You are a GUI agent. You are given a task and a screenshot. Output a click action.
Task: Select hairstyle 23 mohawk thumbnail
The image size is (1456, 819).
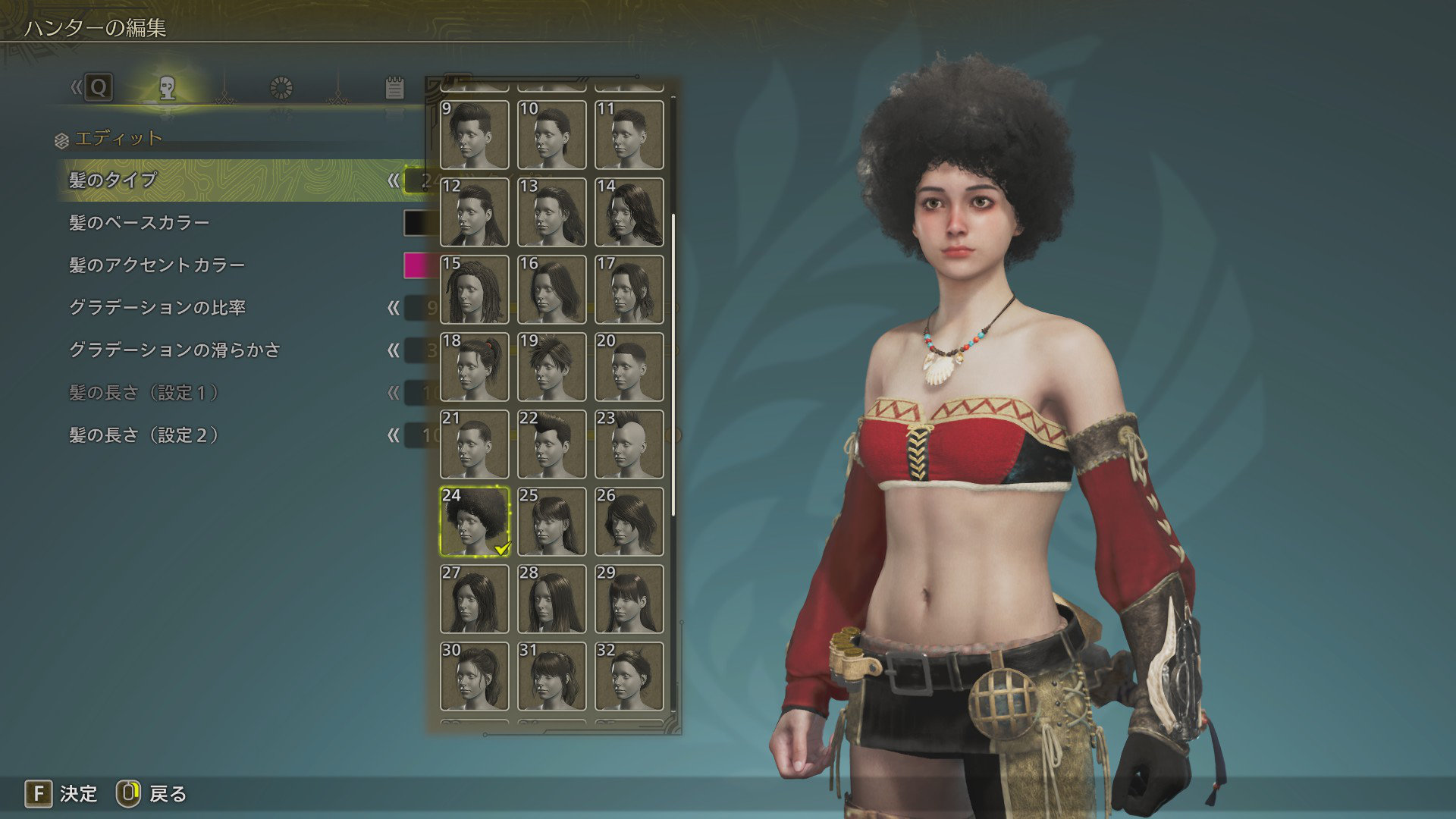[x=629, y=444]
